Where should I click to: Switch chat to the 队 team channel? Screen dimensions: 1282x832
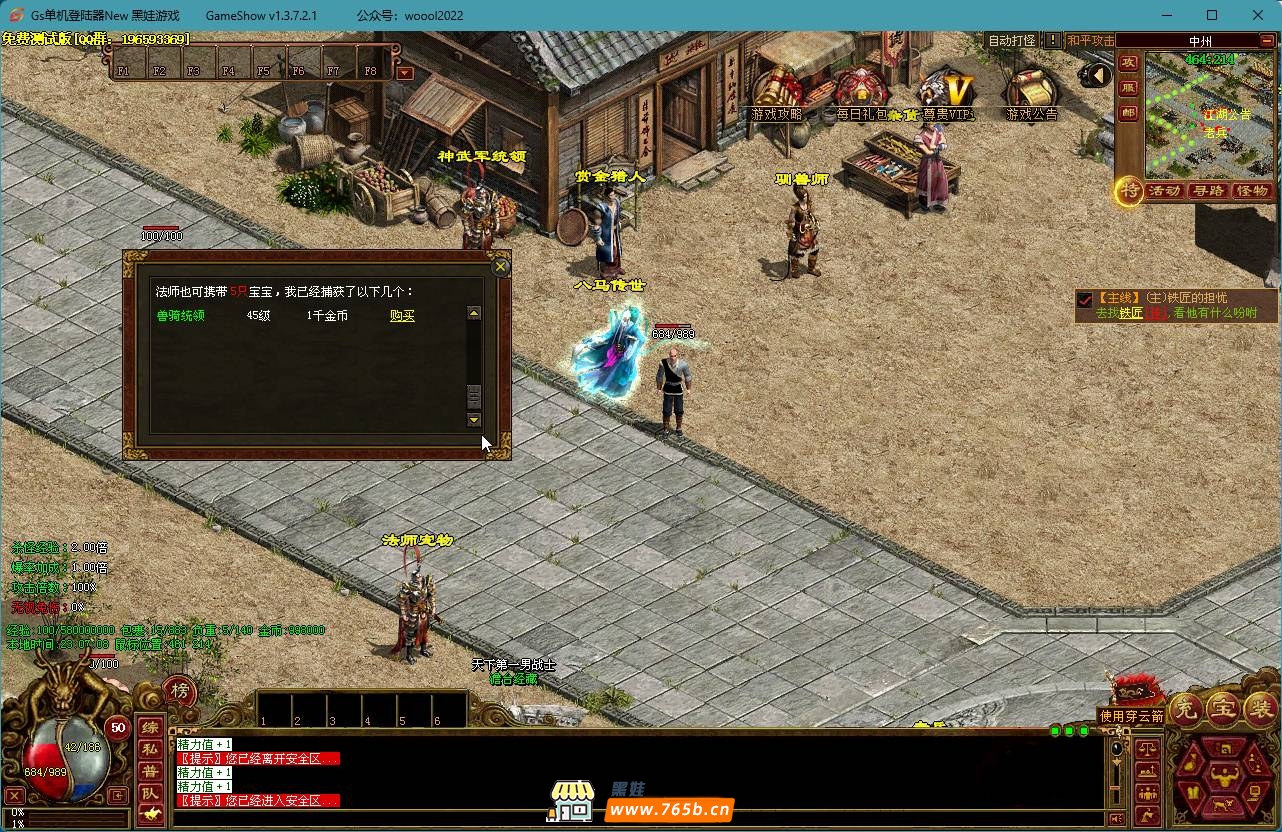click(150, 793)
